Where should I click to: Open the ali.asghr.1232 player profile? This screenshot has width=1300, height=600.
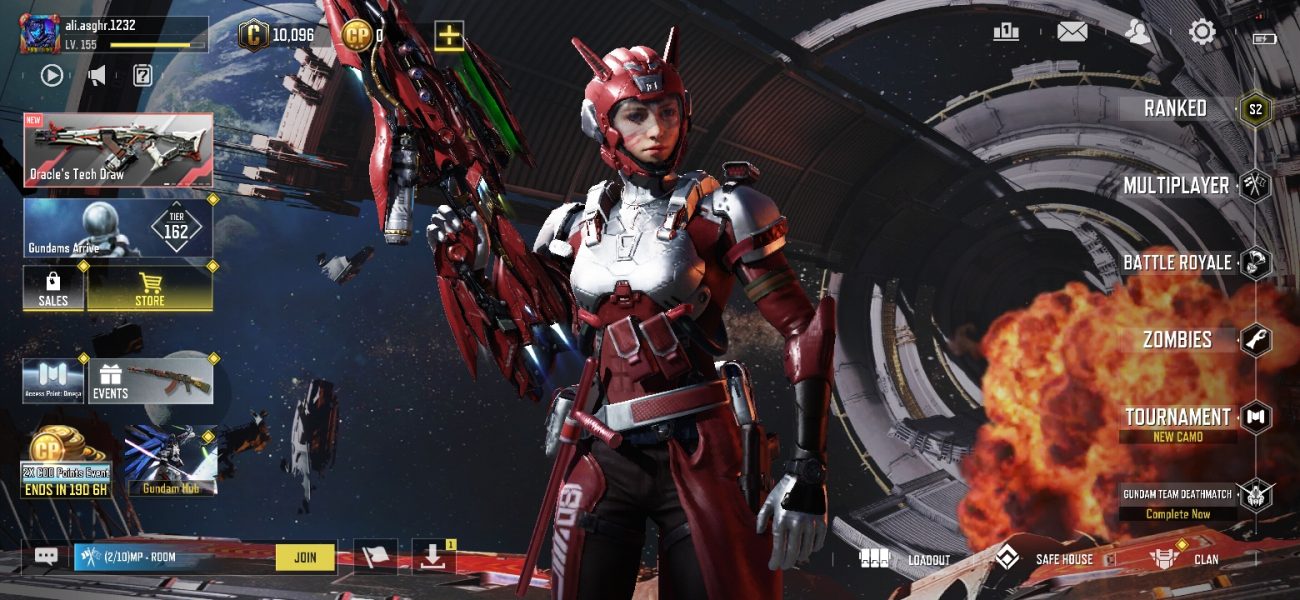(x=114, y=34)
